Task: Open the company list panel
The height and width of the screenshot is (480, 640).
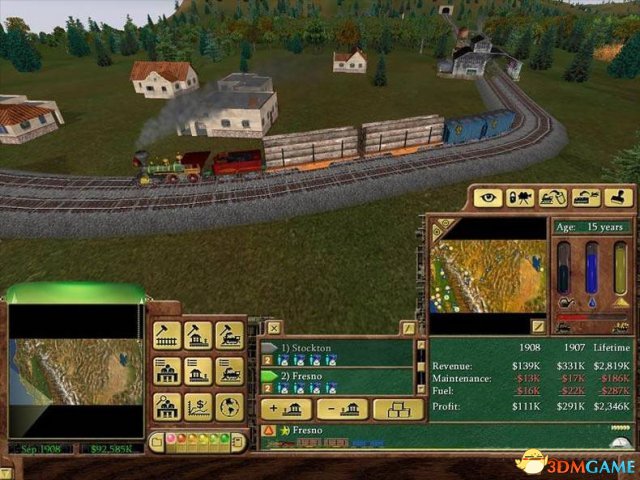Action: (x=167, y=372)
